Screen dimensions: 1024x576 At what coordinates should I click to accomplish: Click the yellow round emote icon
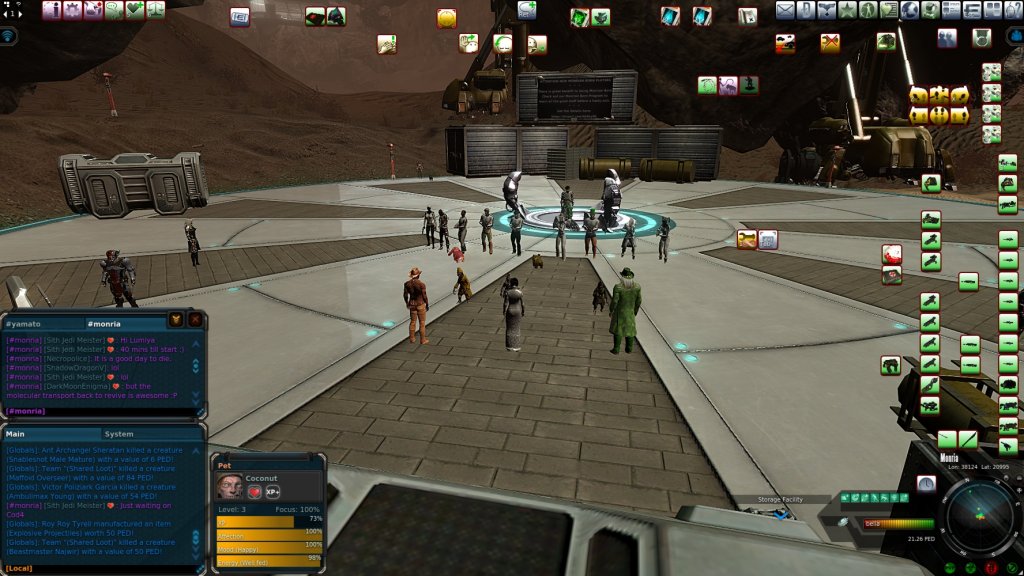tap(446, 18)
